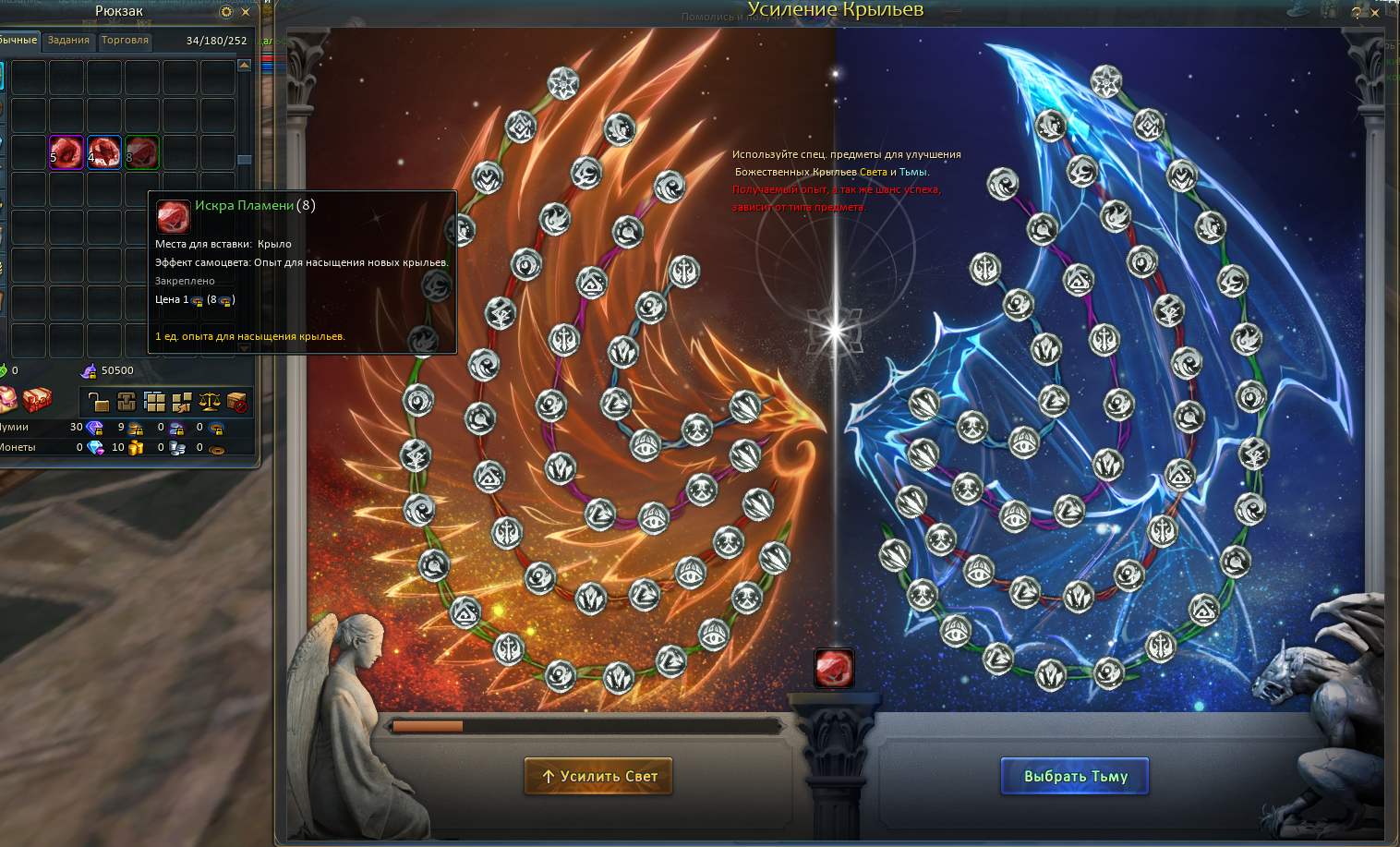
Task: Select the purple-bordered red gem with count 5
Action: pyautogui.click(x=66, y=151)
